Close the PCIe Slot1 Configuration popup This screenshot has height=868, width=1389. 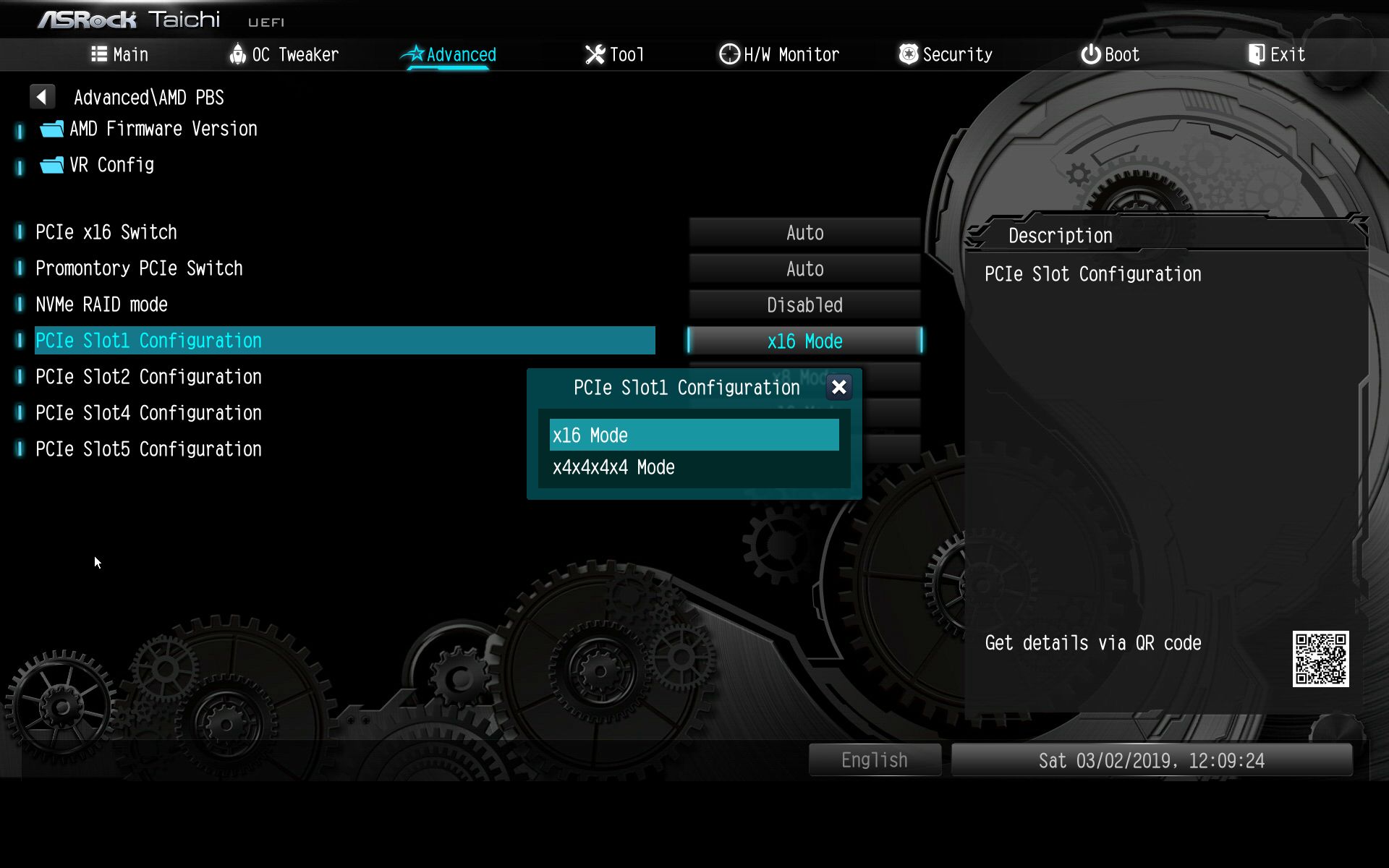point(838,387)
